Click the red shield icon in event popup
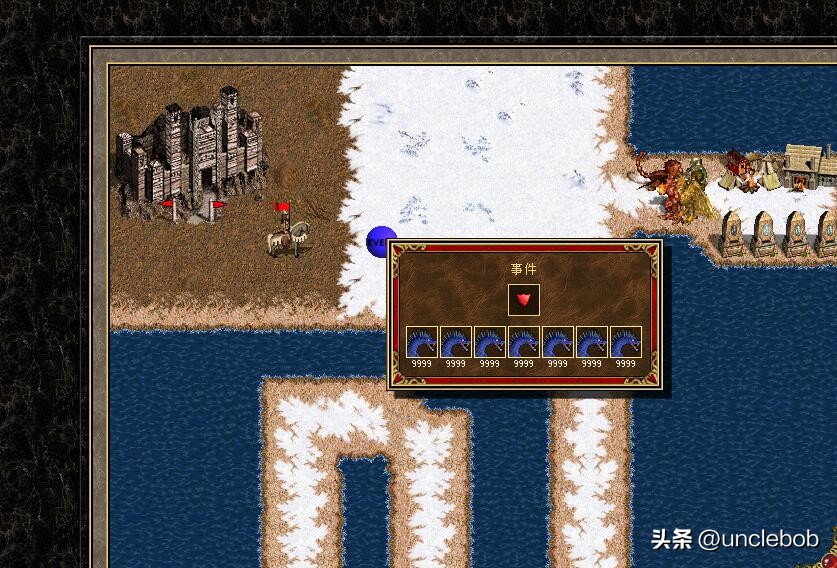Viewport: 837px width, 568px height. tap(523, 299)
